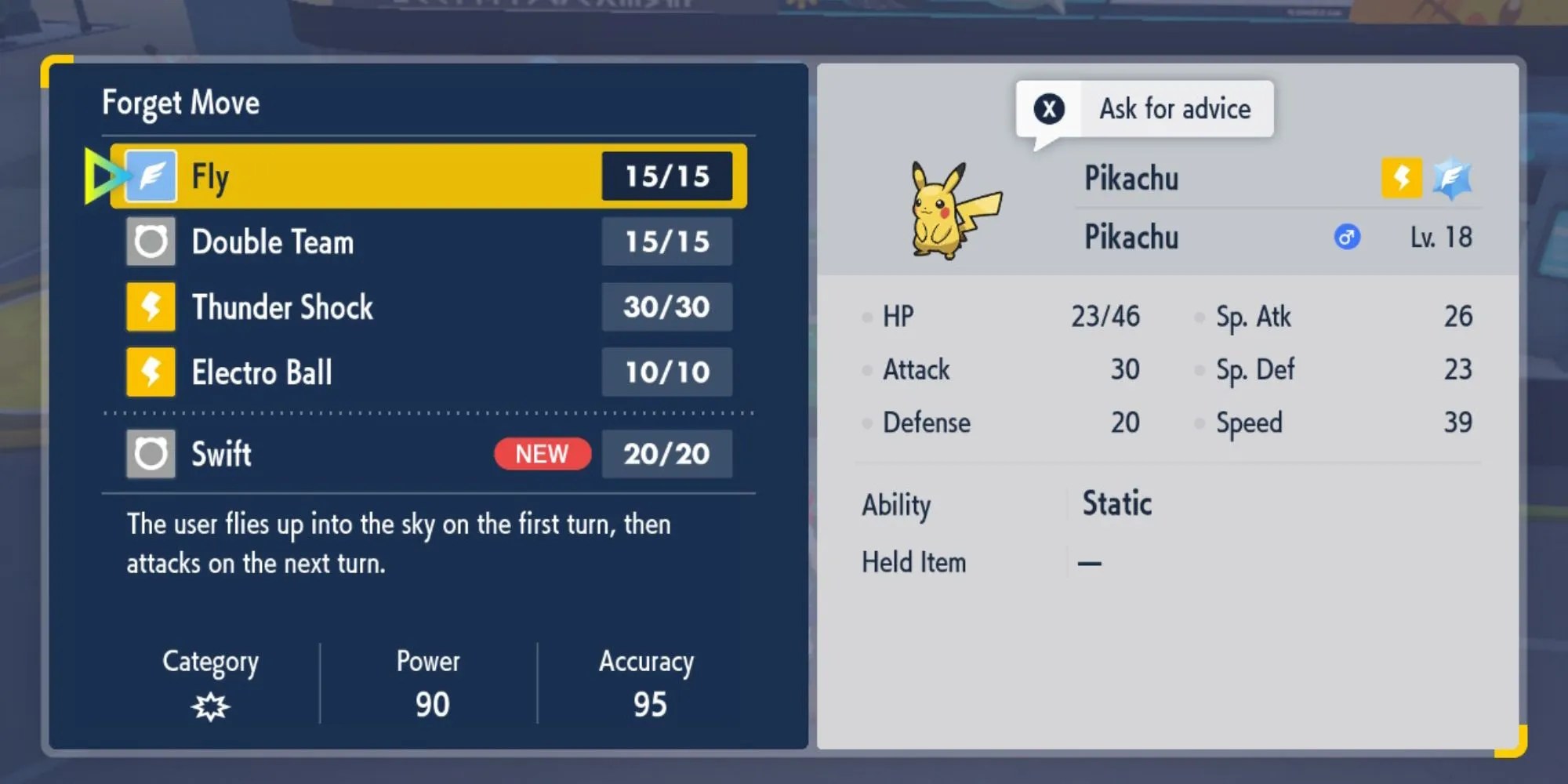
Task: Click the X button for Ask for advice
Action: point(1048,109)
